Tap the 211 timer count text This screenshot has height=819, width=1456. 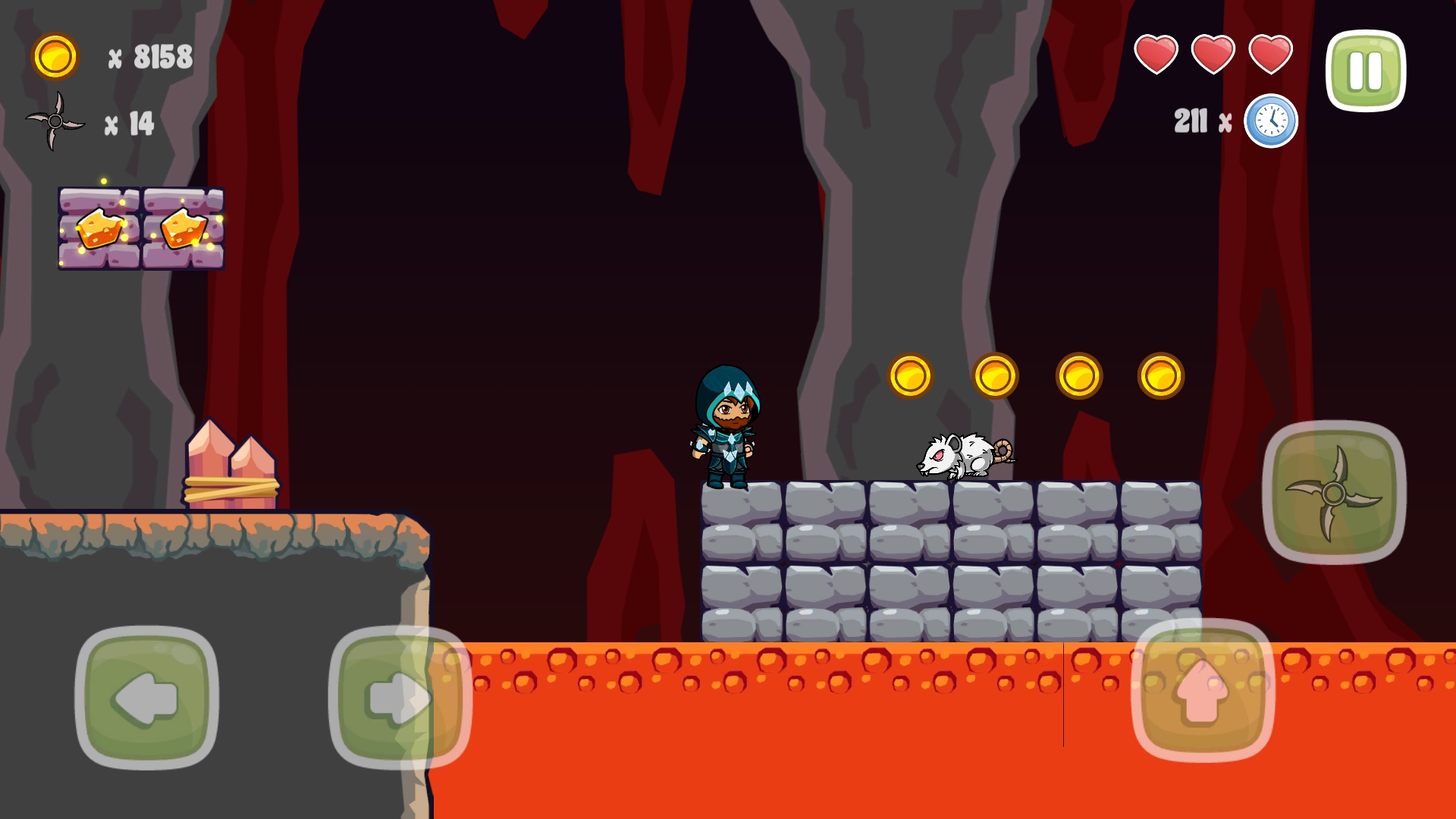click(x=1192, y=120)
